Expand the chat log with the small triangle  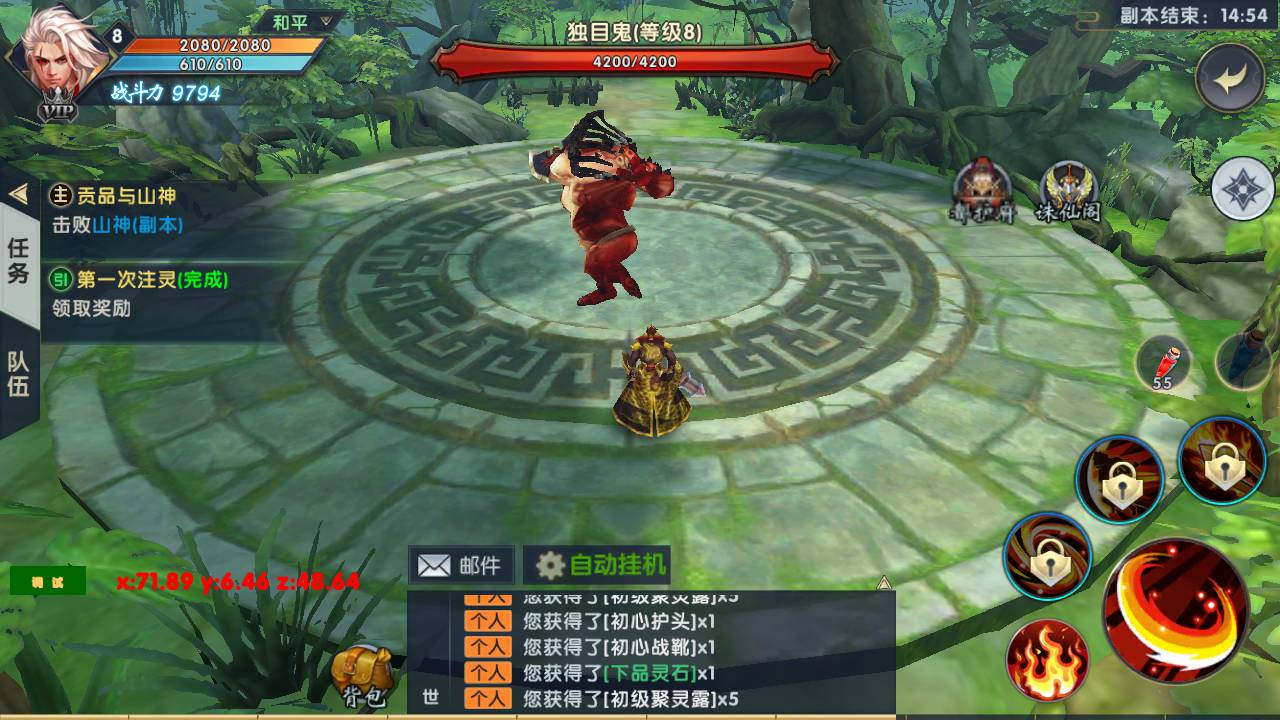tap(884, 582)
